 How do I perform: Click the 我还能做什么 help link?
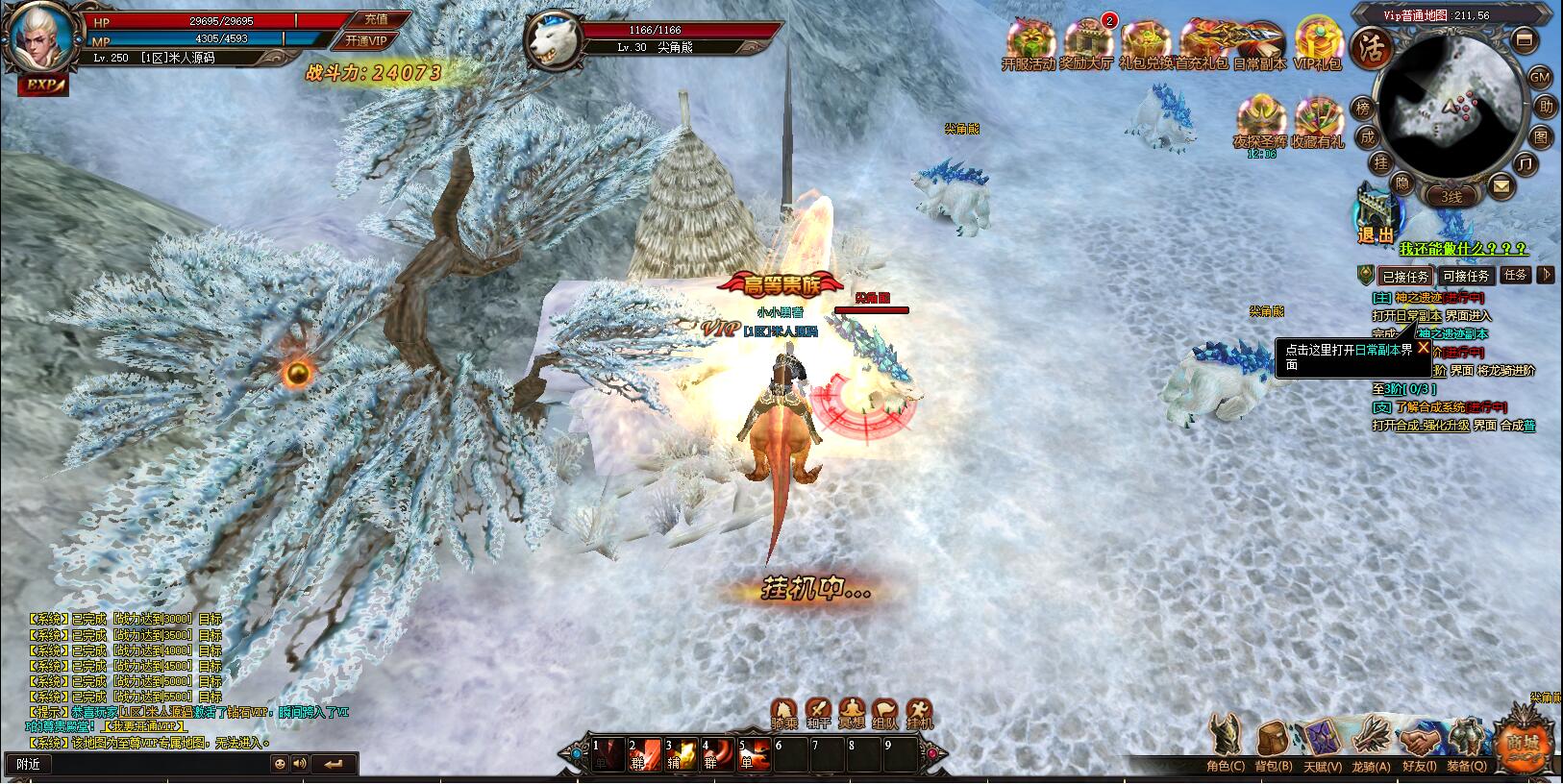[x=1462, y=250]
